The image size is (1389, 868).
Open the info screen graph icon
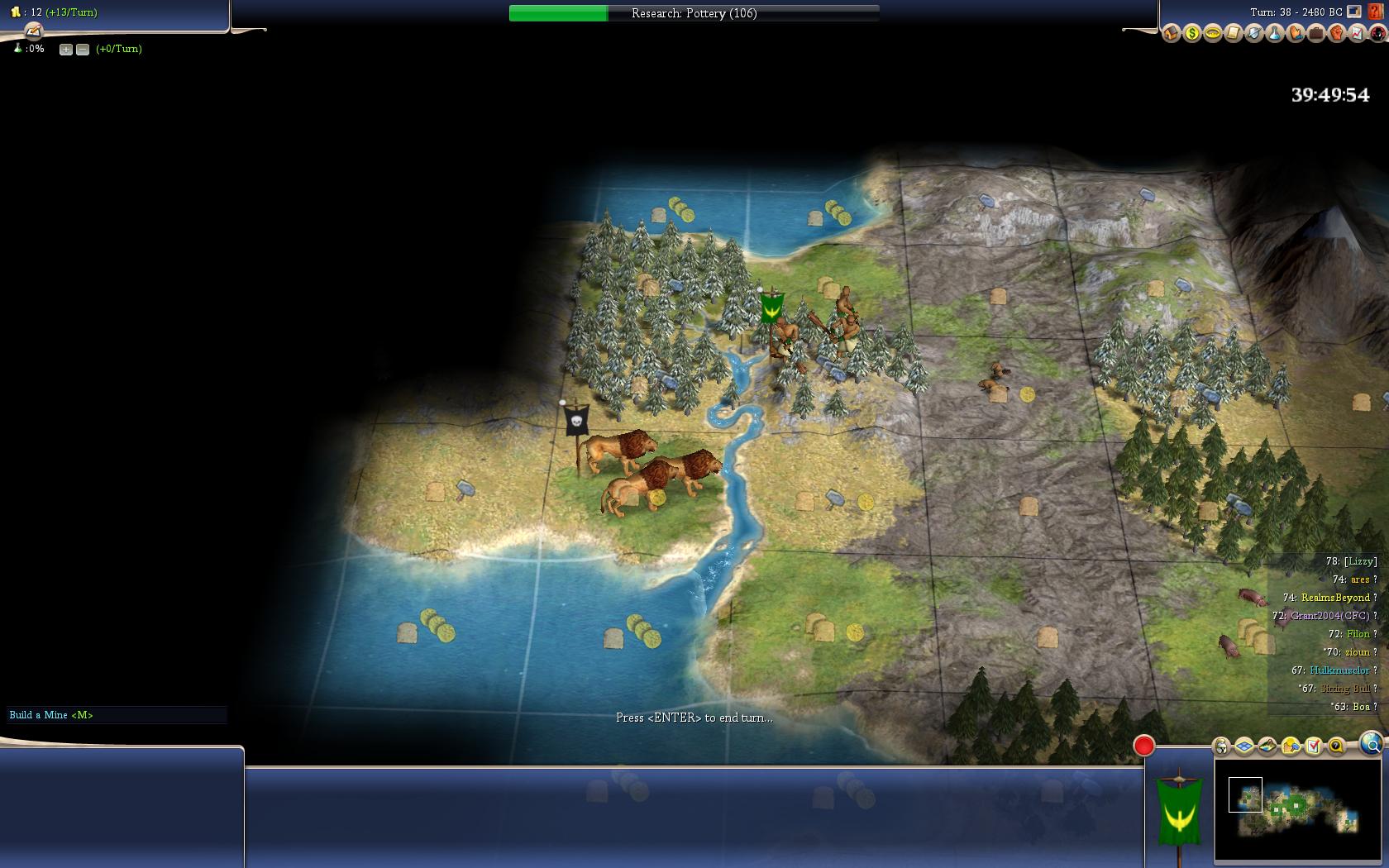click(1357, 34)
